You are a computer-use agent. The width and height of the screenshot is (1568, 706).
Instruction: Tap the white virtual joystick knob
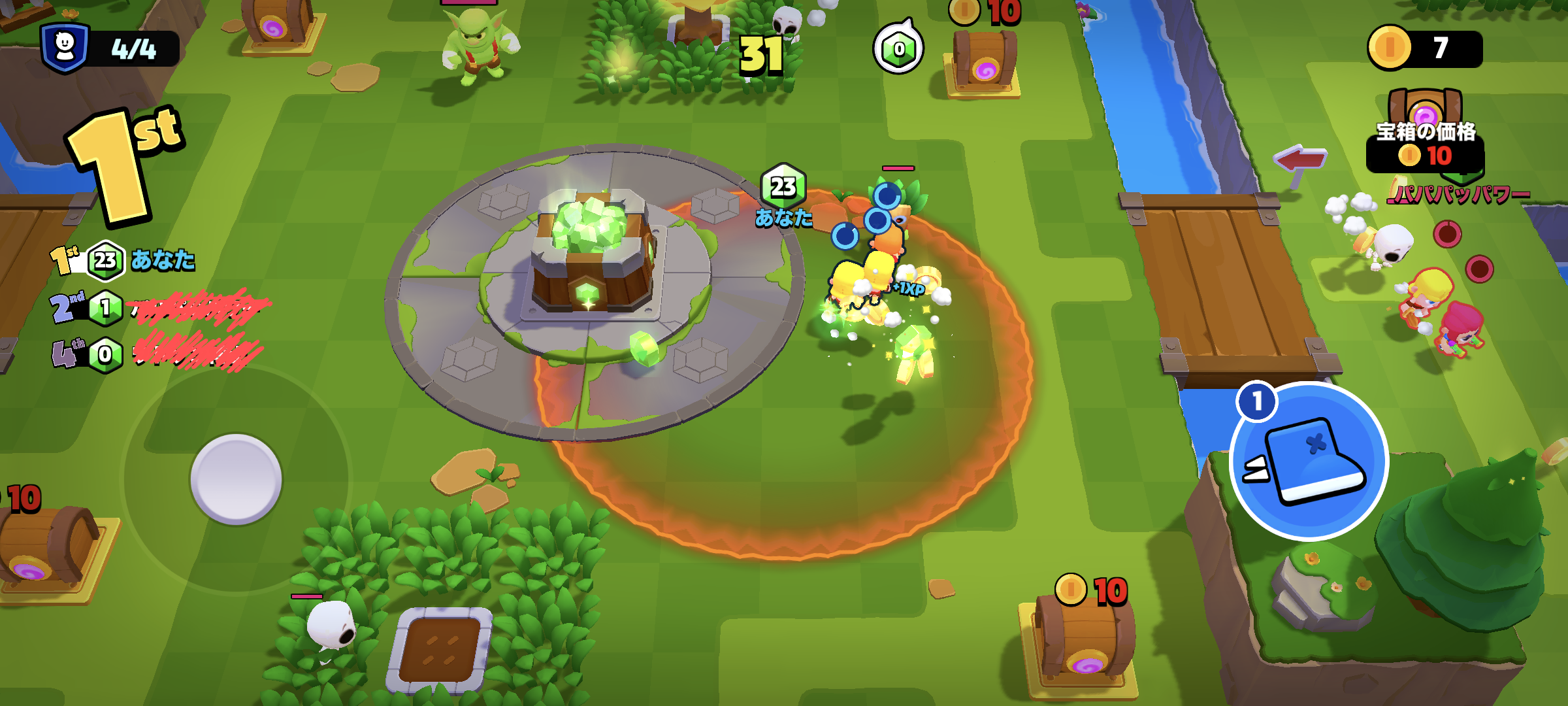coord(236,479)
